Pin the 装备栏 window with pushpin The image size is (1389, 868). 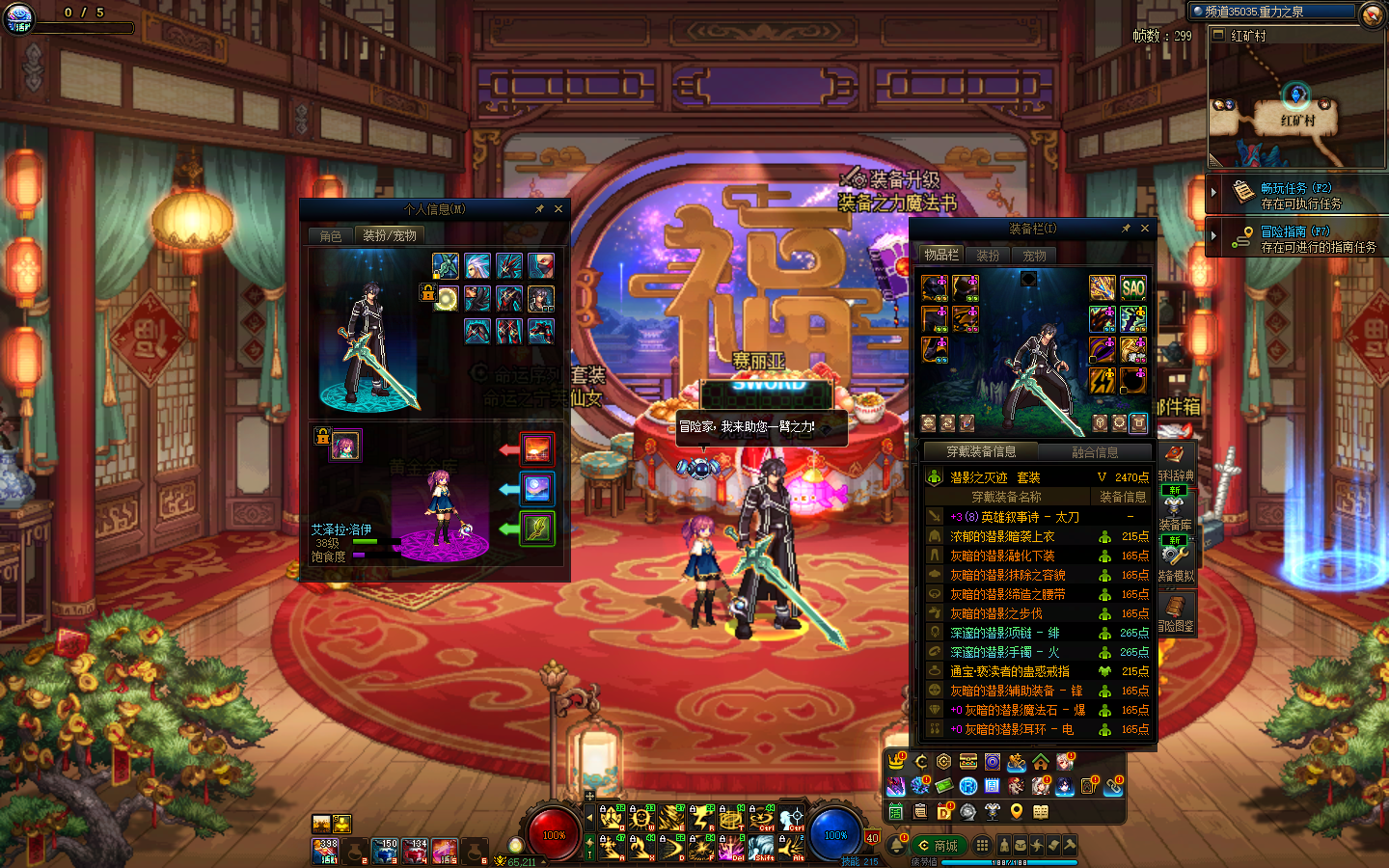(1126, 229)
